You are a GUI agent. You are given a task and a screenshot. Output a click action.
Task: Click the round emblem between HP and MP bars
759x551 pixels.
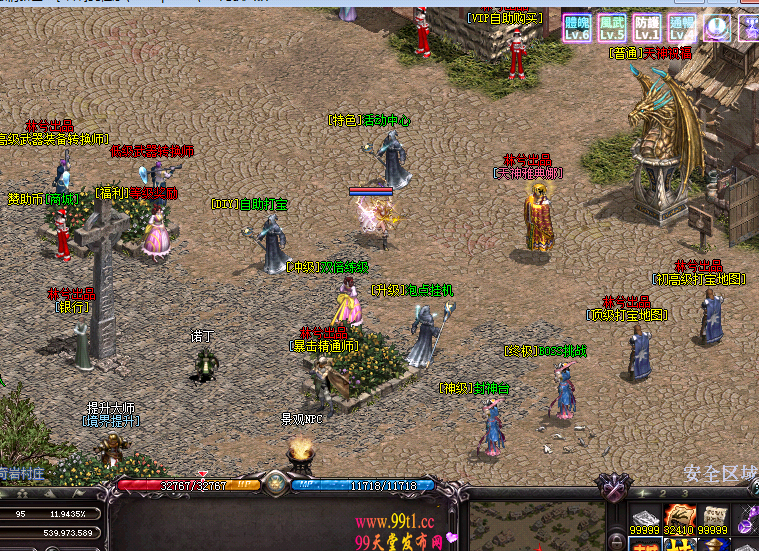276,485
